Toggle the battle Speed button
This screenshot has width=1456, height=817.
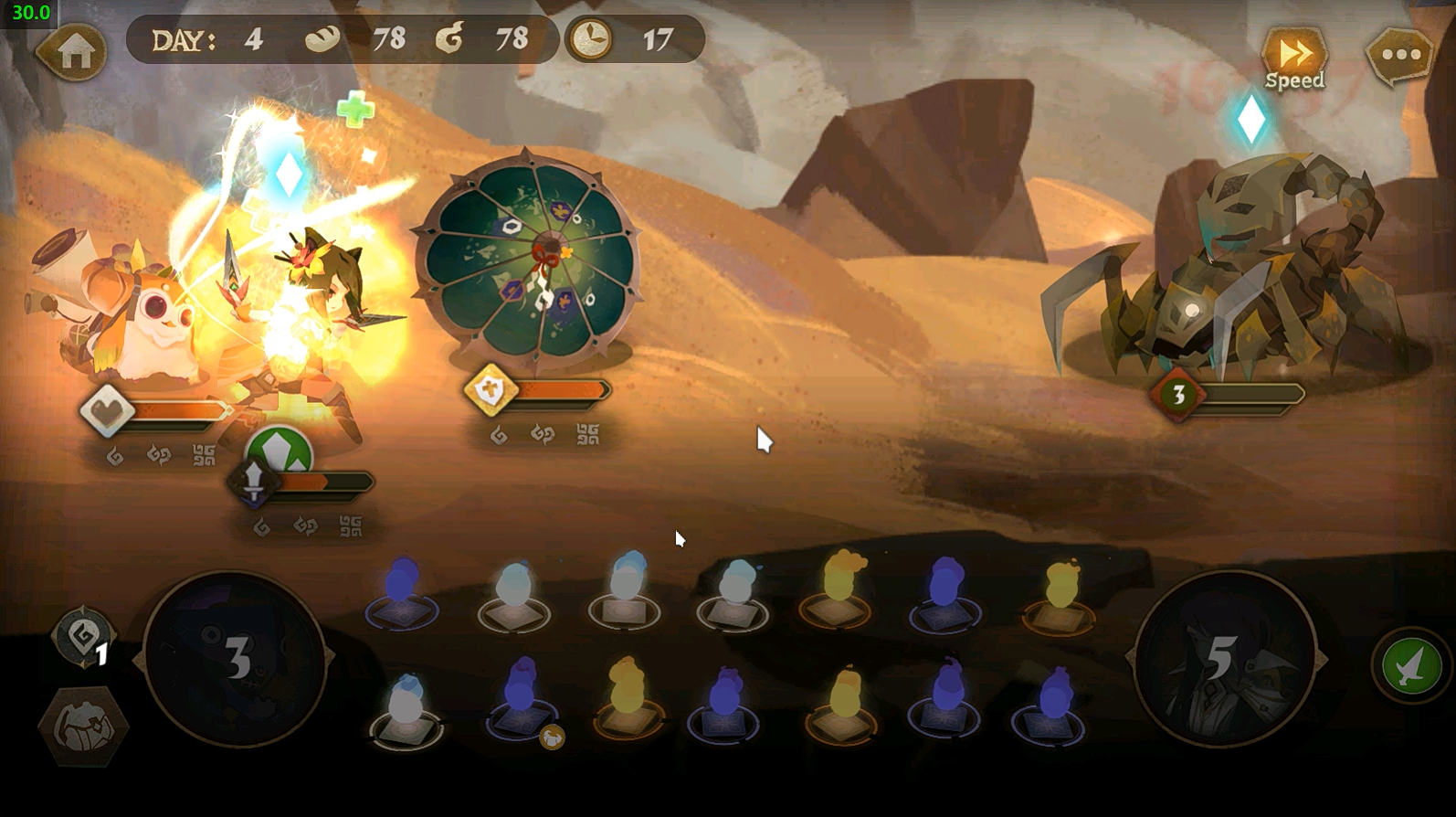pyautogui.click(x=1294, y=58)
